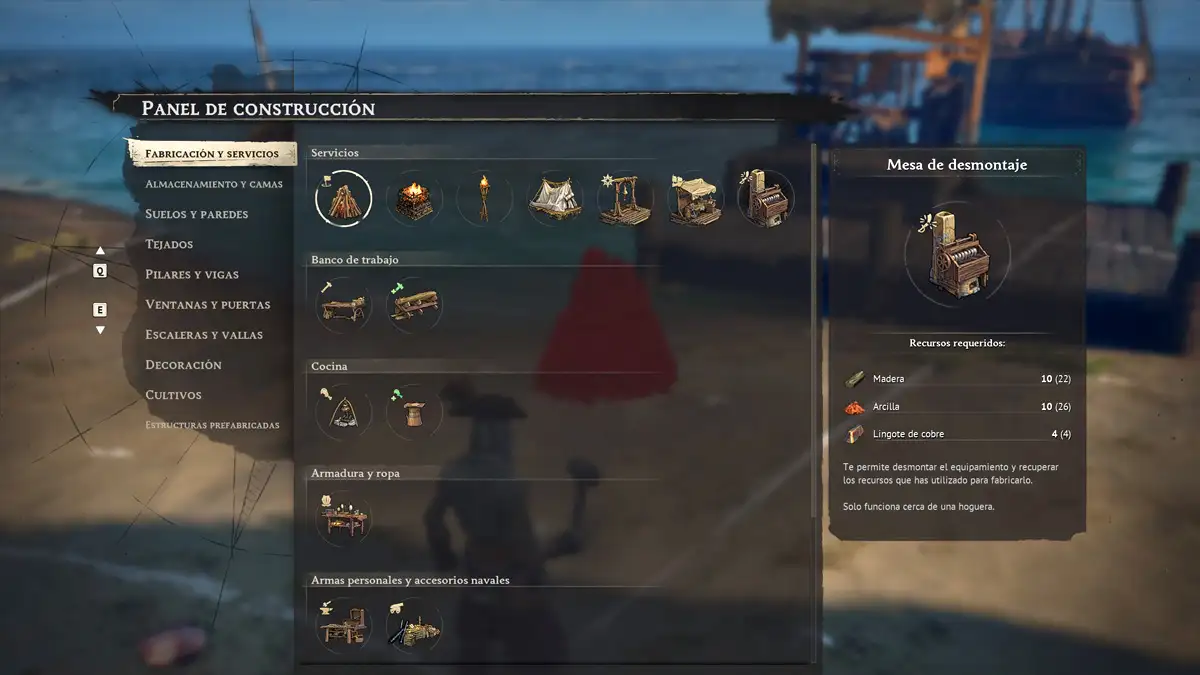Open the Pilares y vigas category
The image size is (1200, 675).
(x=192, y=274)
